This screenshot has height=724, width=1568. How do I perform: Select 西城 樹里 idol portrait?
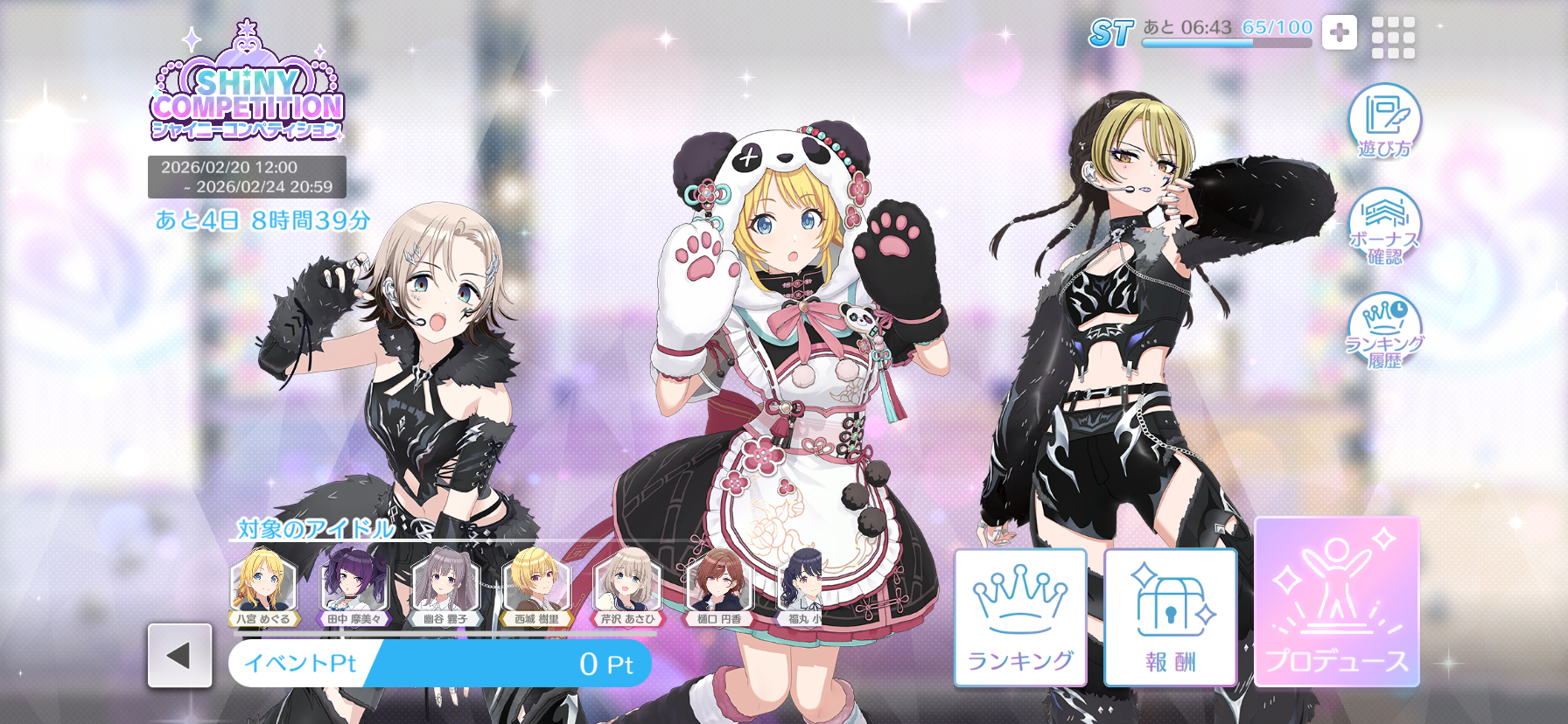[x=536, y=584]
